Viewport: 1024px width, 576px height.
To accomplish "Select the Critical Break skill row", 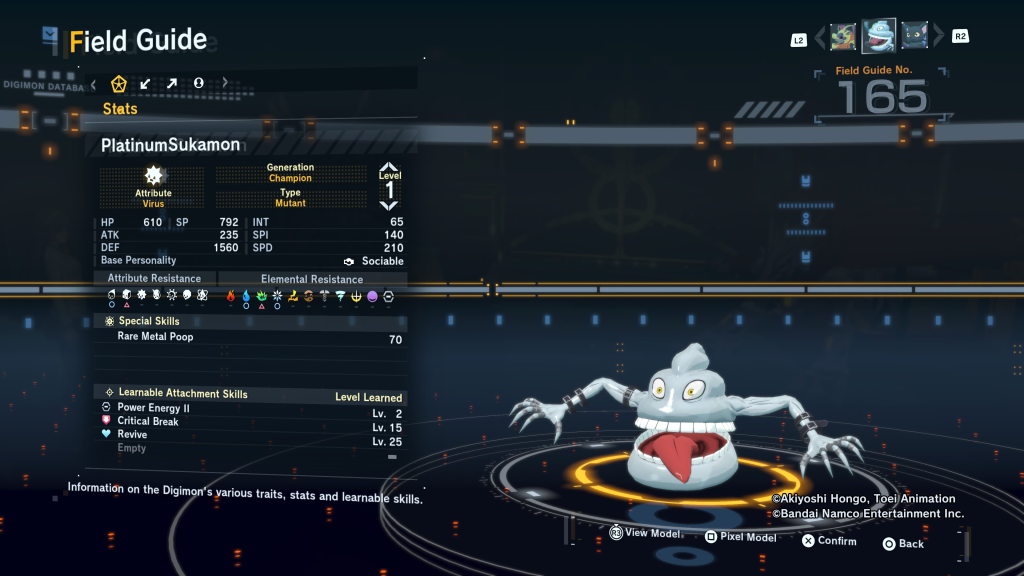I will coord(250,421).
